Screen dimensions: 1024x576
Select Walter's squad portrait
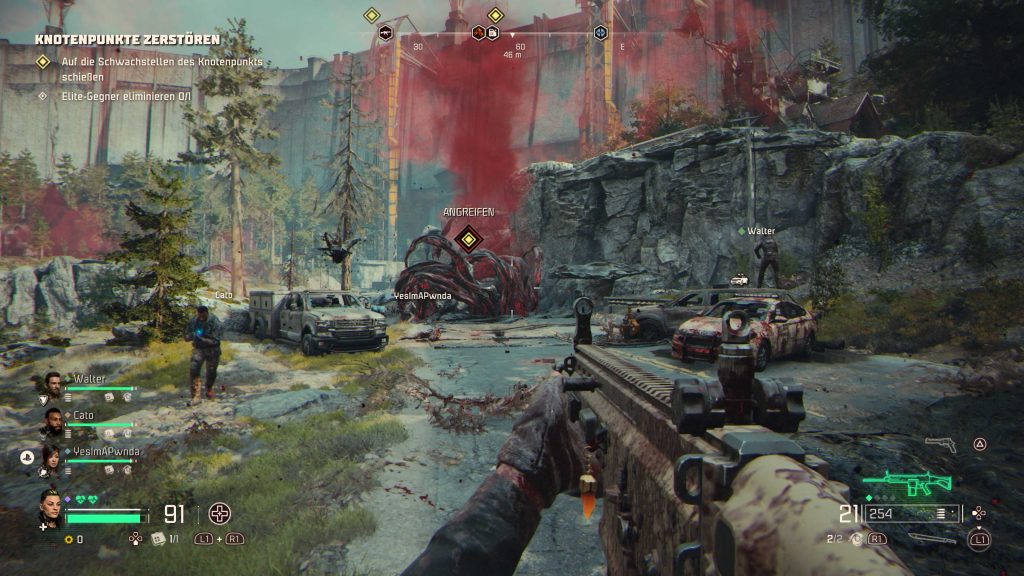tap(53, 382)
